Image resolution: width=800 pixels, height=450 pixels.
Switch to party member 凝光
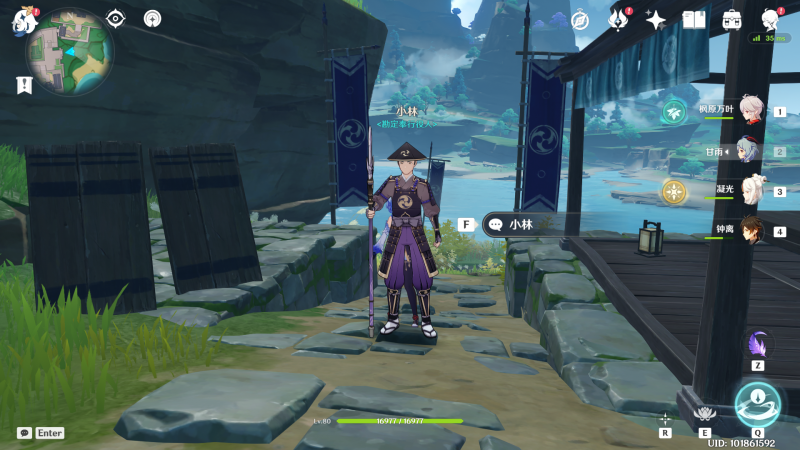click(751, 191)
